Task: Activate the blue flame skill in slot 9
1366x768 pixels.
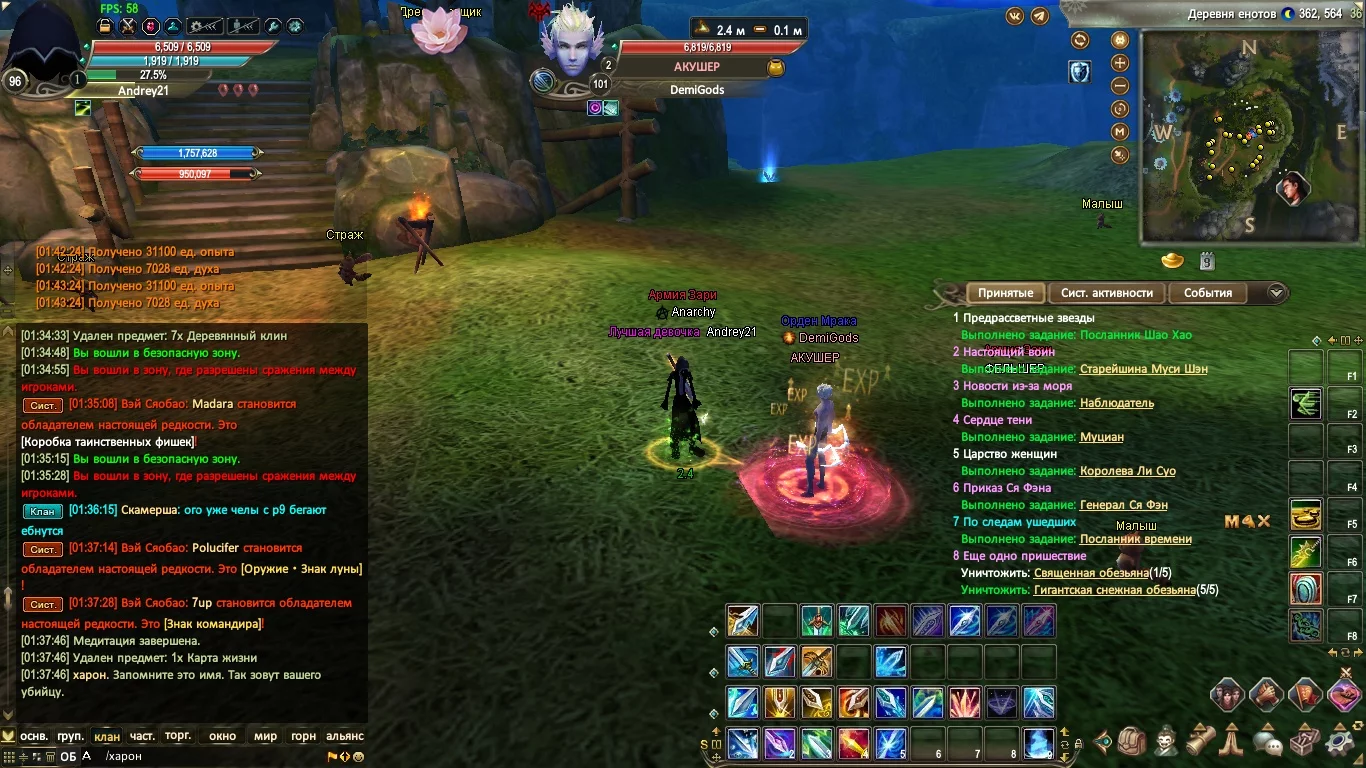Action: tap(1041, 743)
